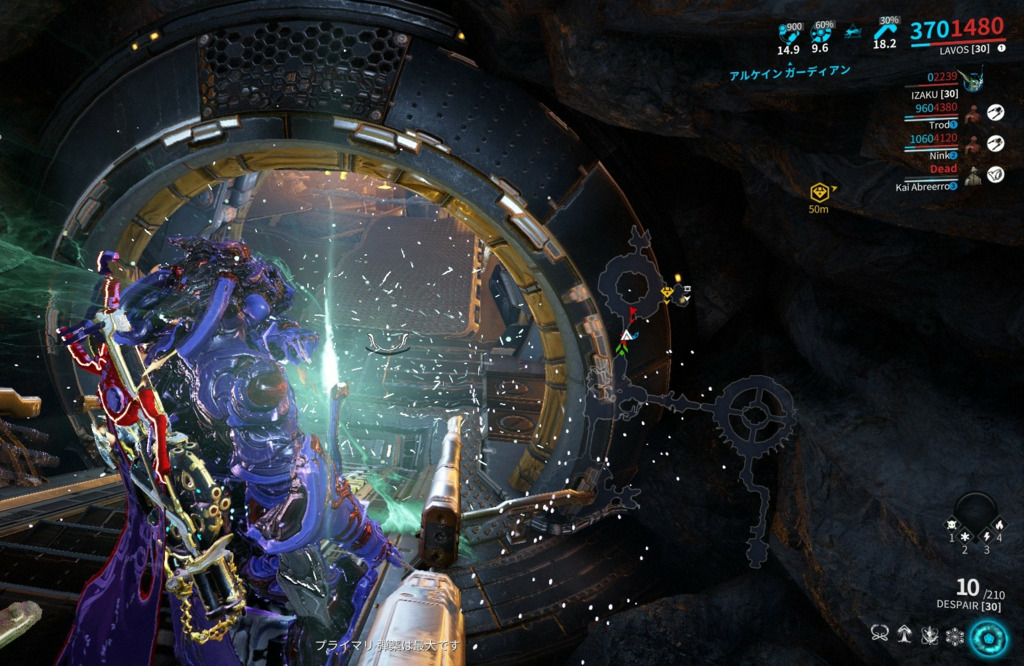1024x666 pixels.
Task: Pick the electricity bolt element slot
Action: pyautogui.click(x=986, y=537)
